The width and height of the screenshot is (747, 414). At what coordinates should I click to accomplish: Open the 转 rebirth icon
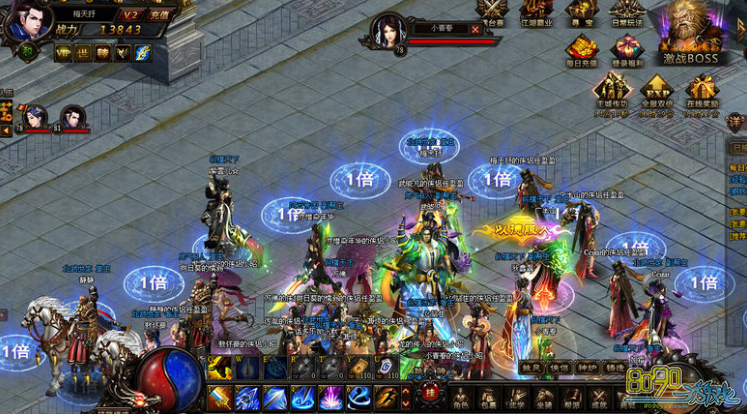point(102,53)
